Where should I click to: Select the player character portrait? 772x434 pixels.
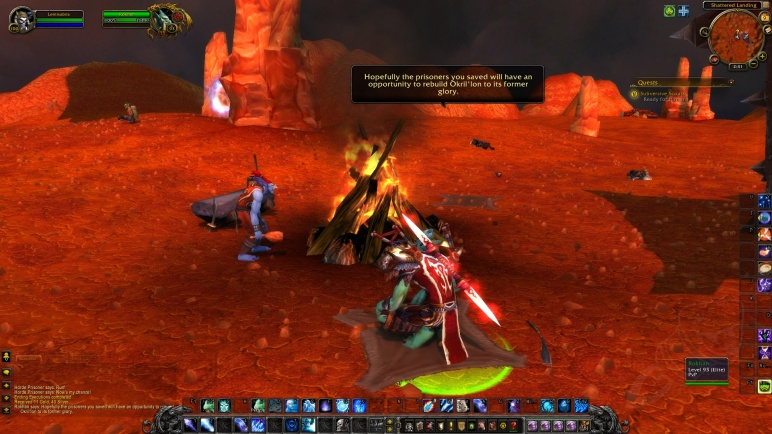[x=21, y=19]
